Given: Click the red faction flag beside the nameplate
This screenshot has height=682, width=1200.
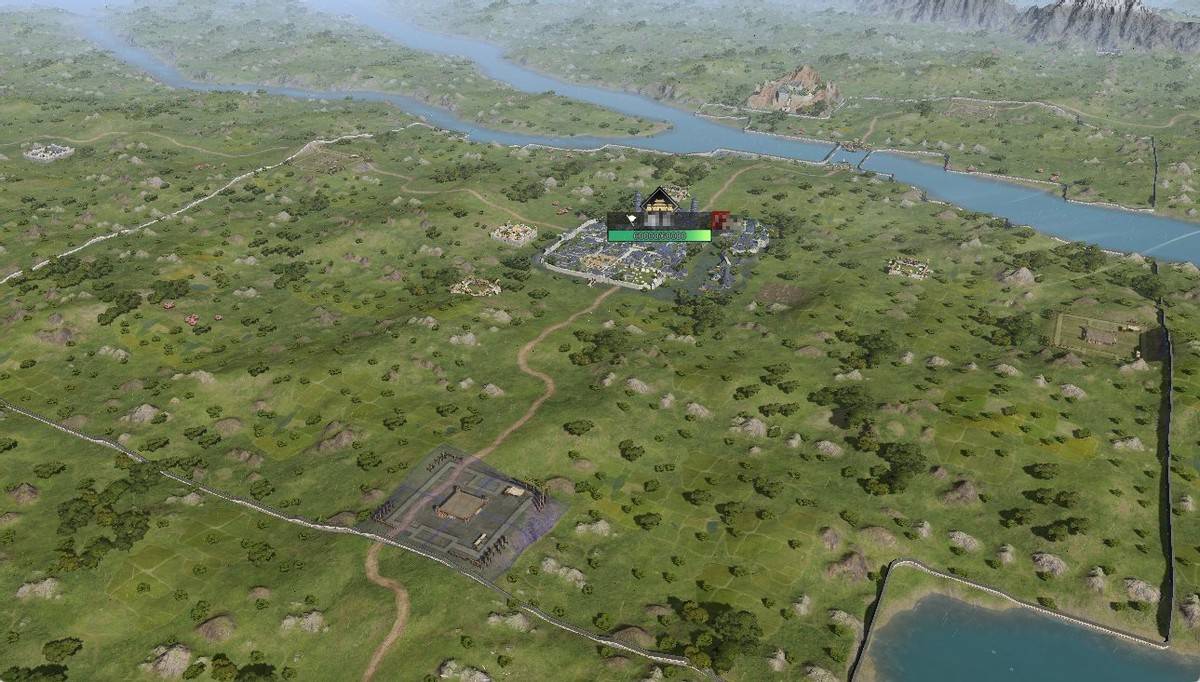Looking at the screenshot, I should point(719,221).
